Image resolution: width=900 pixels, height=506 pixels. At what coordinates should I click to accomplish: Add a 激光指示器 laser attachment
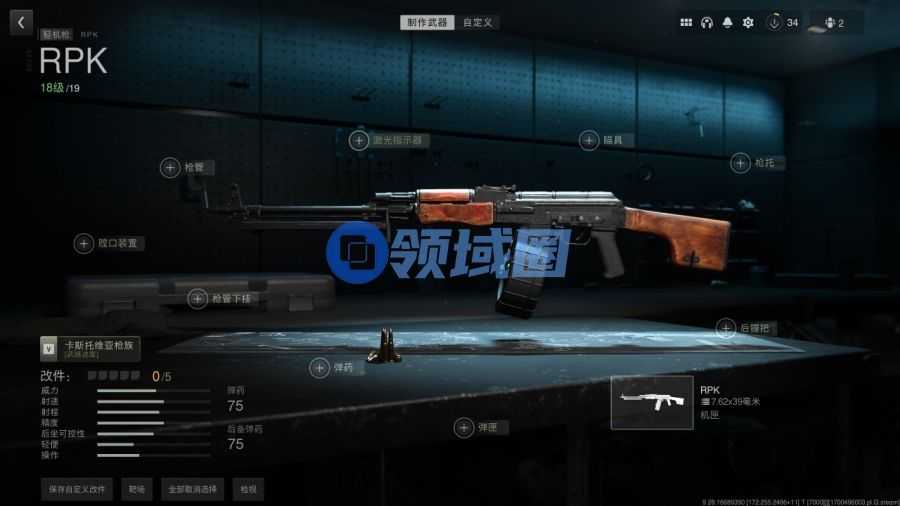pos(358,141)
